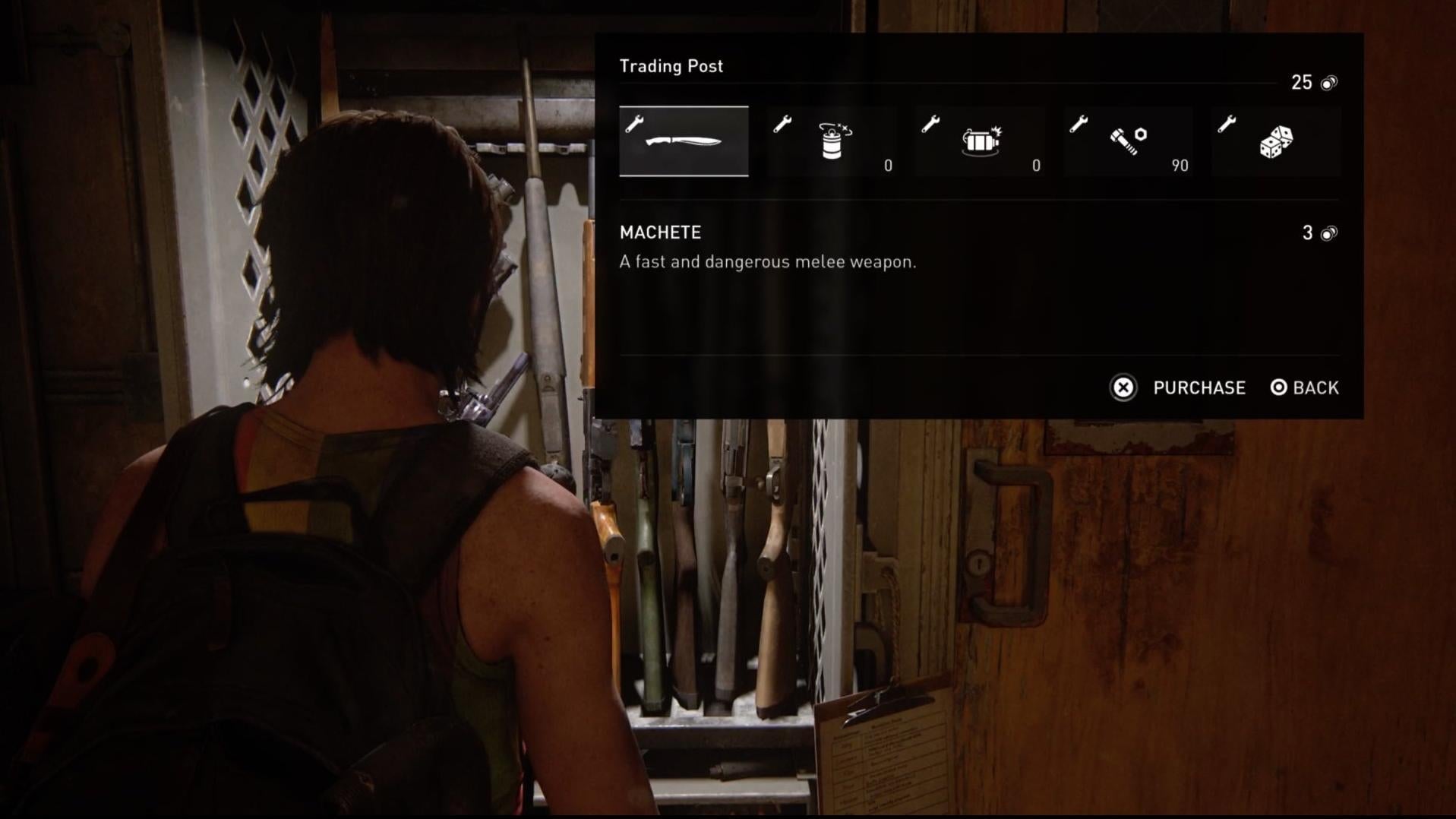This screenshot has width=1456, height=819.
Task: Switch to the hammer upgrade item tab
Action: pos(1127,138)
